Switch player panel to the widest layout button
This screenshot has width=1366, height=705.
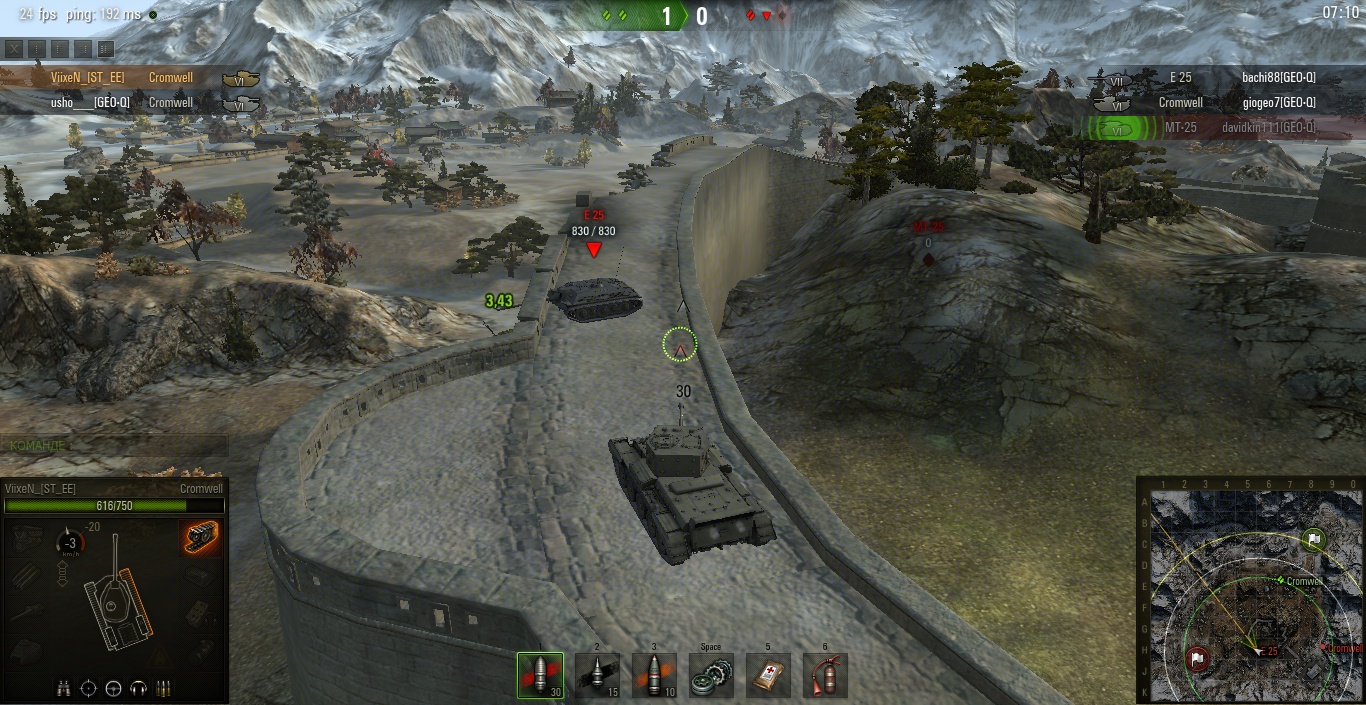click(x=105, y=48)
